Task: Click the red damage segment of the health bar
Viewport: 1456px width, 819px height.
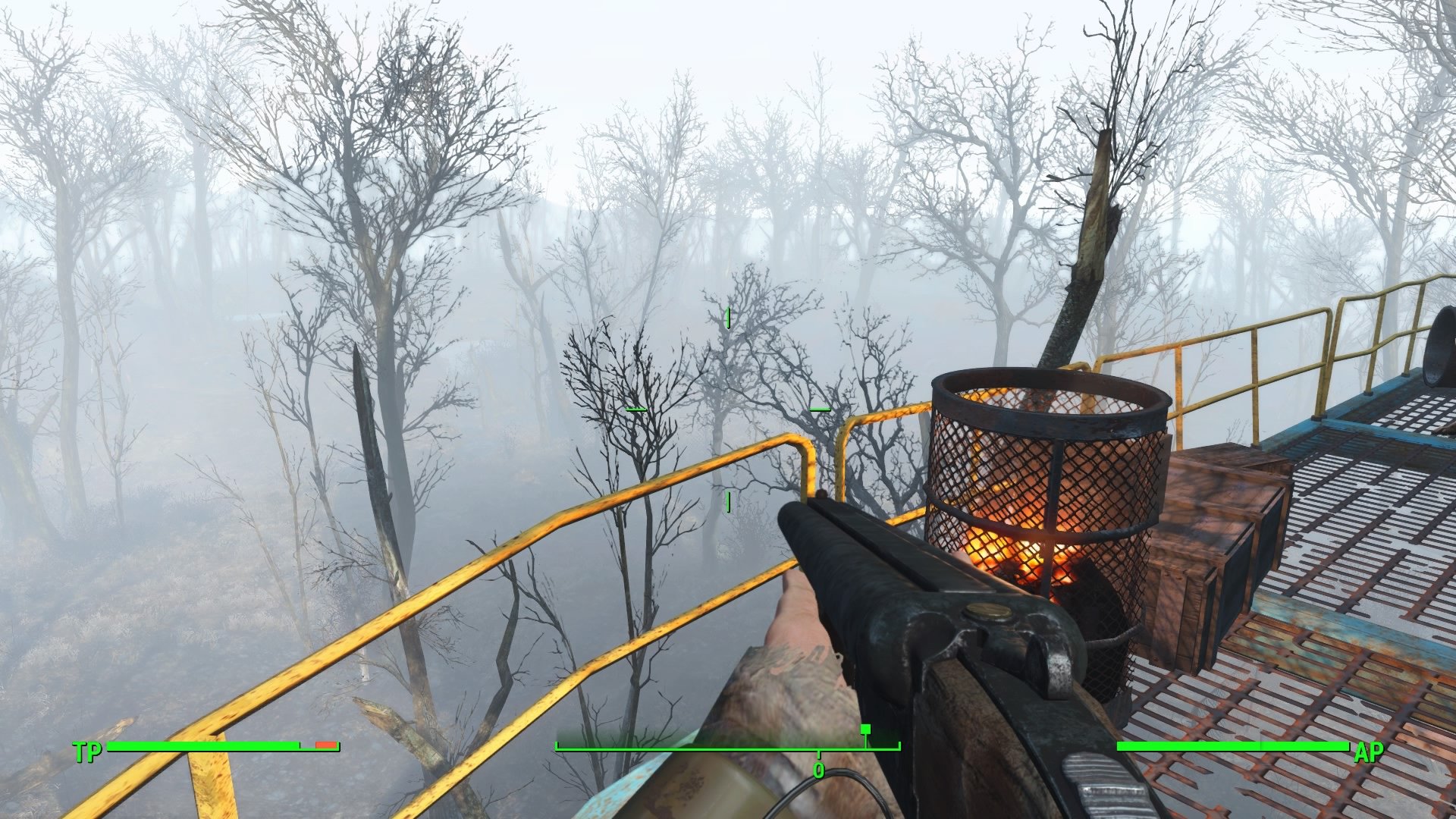Action: point(325,745)
